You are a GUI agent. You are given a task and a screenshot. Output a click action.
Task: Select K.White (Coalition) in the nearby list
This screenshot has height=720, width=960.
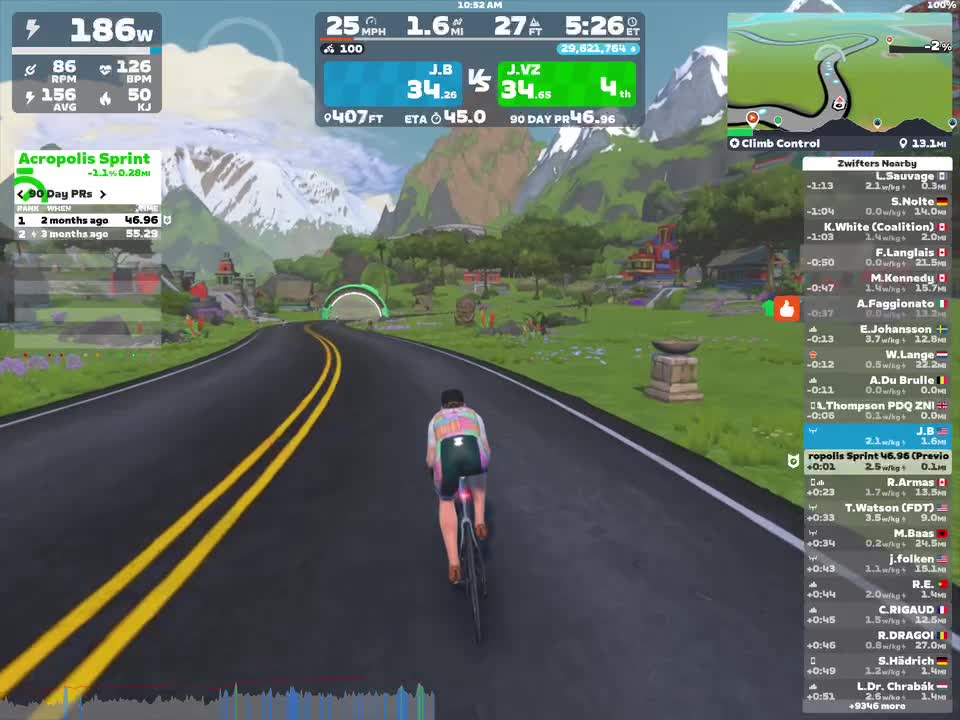[877, 232]
